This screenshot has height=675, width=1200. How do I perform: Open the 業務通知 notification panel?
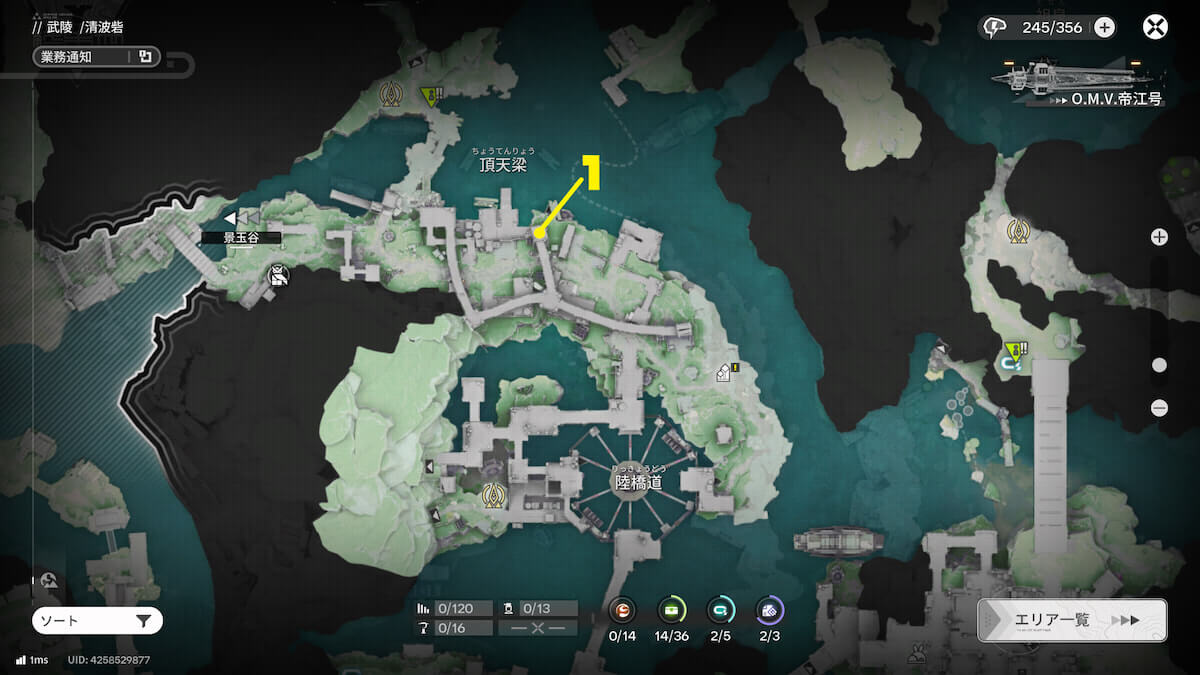coord(94,56)
